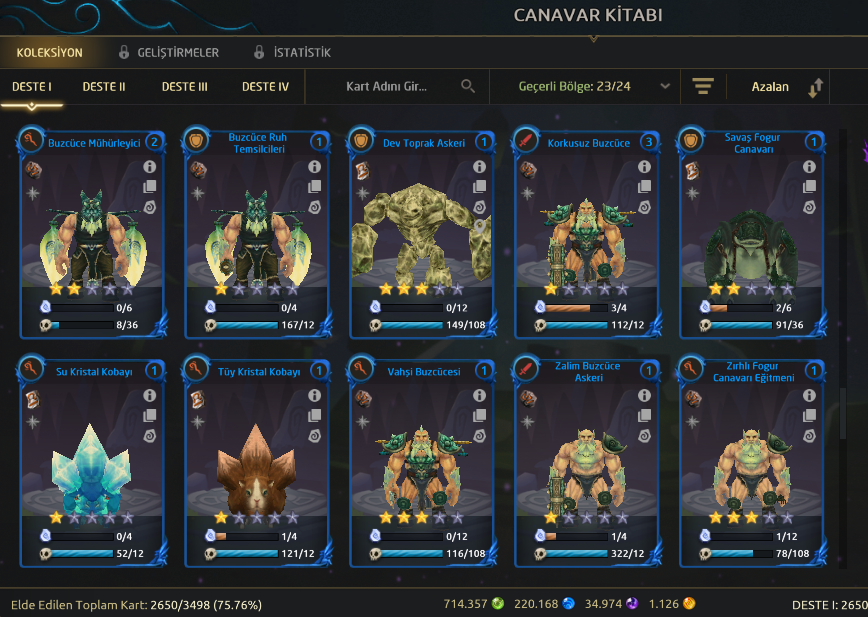This screenshot has width=868, height=617.
Task: Select the Deste II tab
Action: [x=104, y=87]
